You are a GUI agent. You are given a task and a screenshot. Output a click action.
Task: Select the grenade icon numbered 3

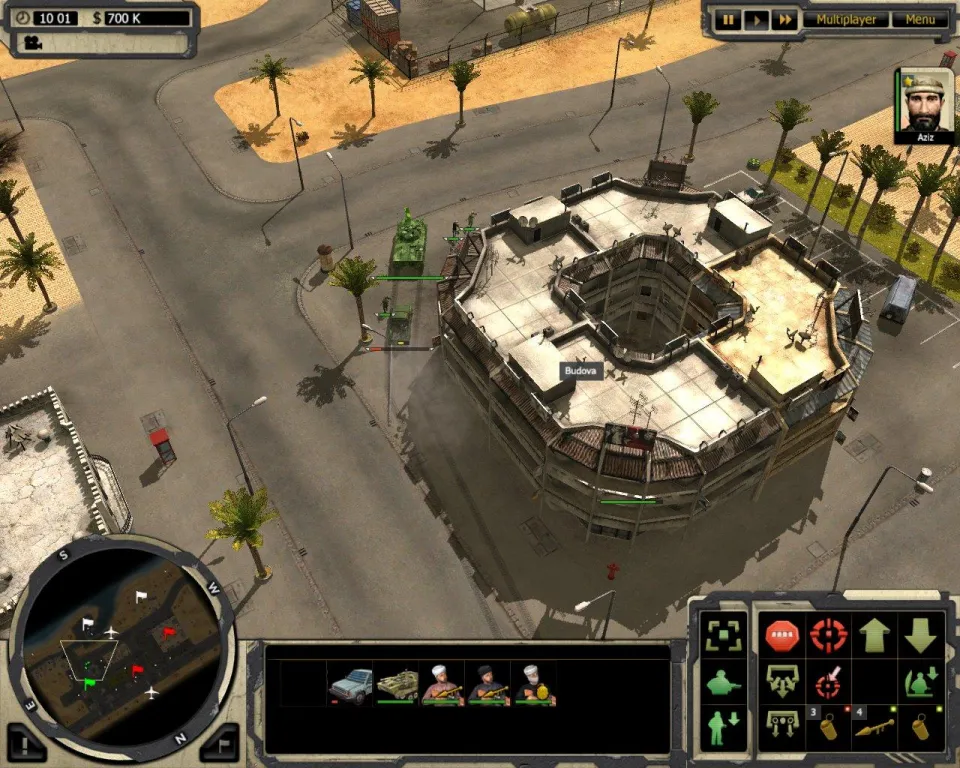[827, 728]
